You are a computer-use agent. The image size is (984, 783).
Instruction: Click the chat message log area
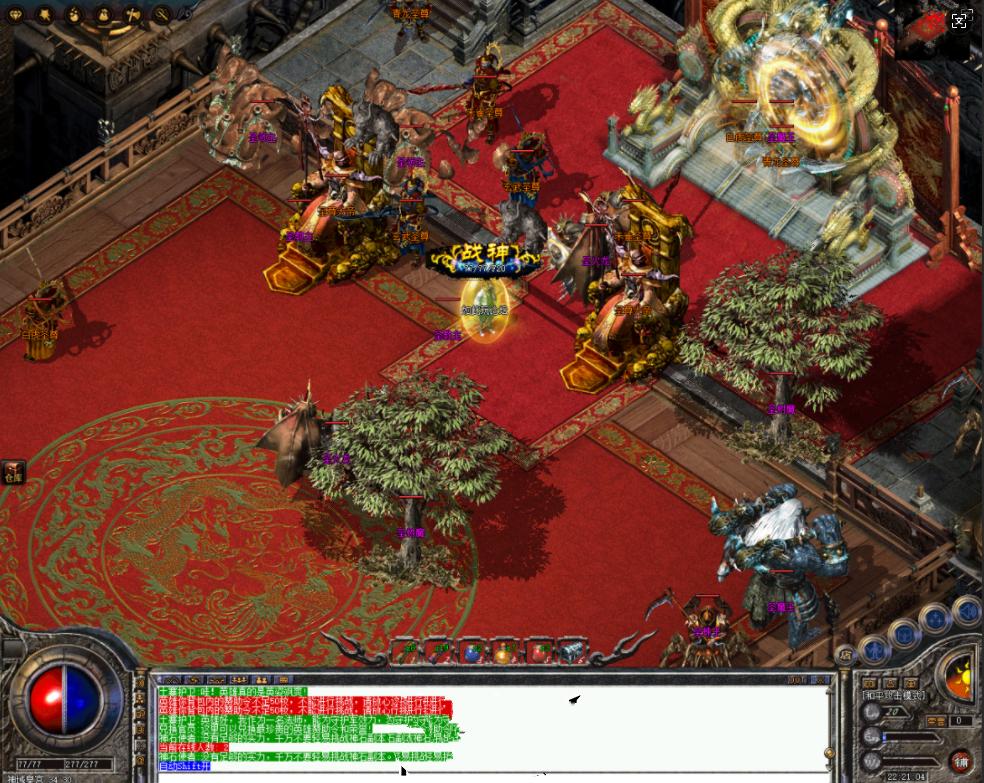coord(490,727)
